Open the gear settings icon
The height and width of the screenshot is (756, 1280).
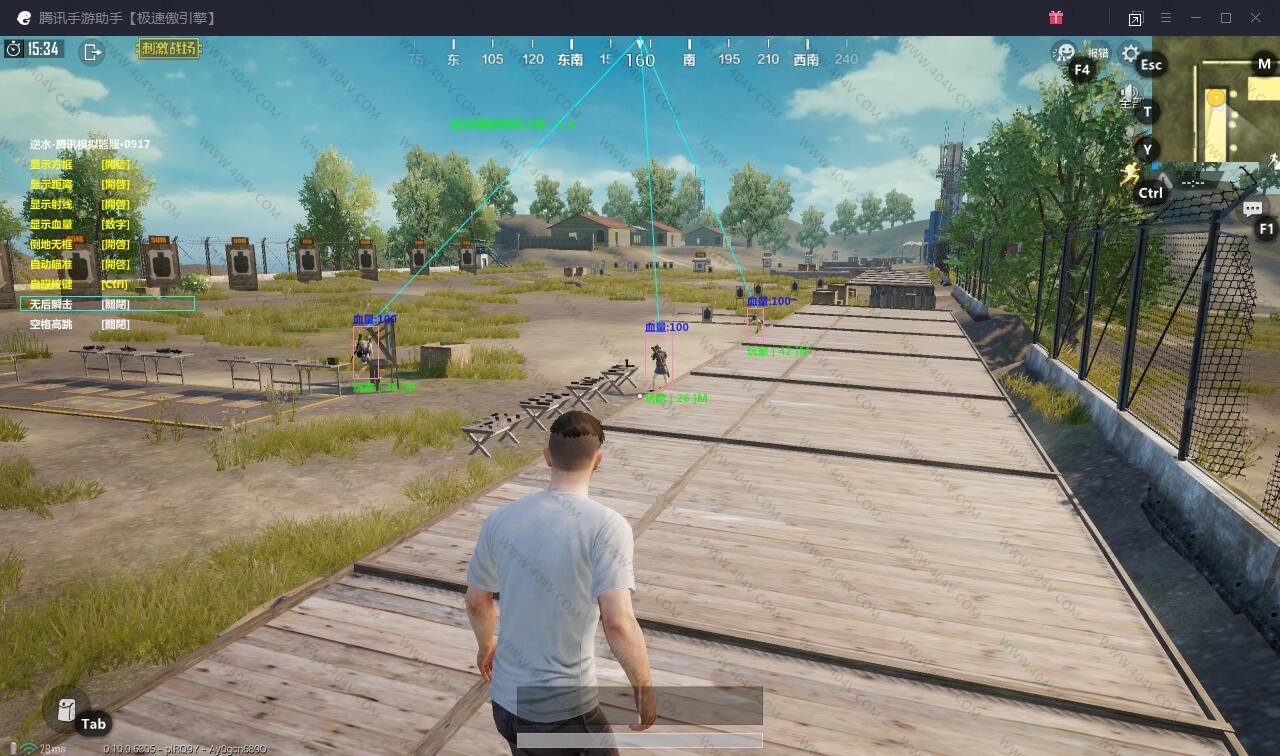point(1130,53)
